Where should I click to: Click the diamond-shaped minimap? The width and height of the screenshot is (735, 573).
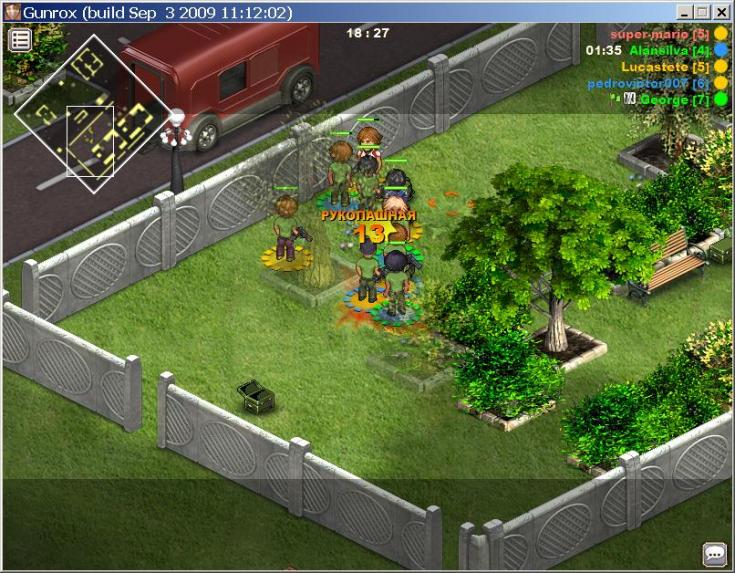pos(91,113)
